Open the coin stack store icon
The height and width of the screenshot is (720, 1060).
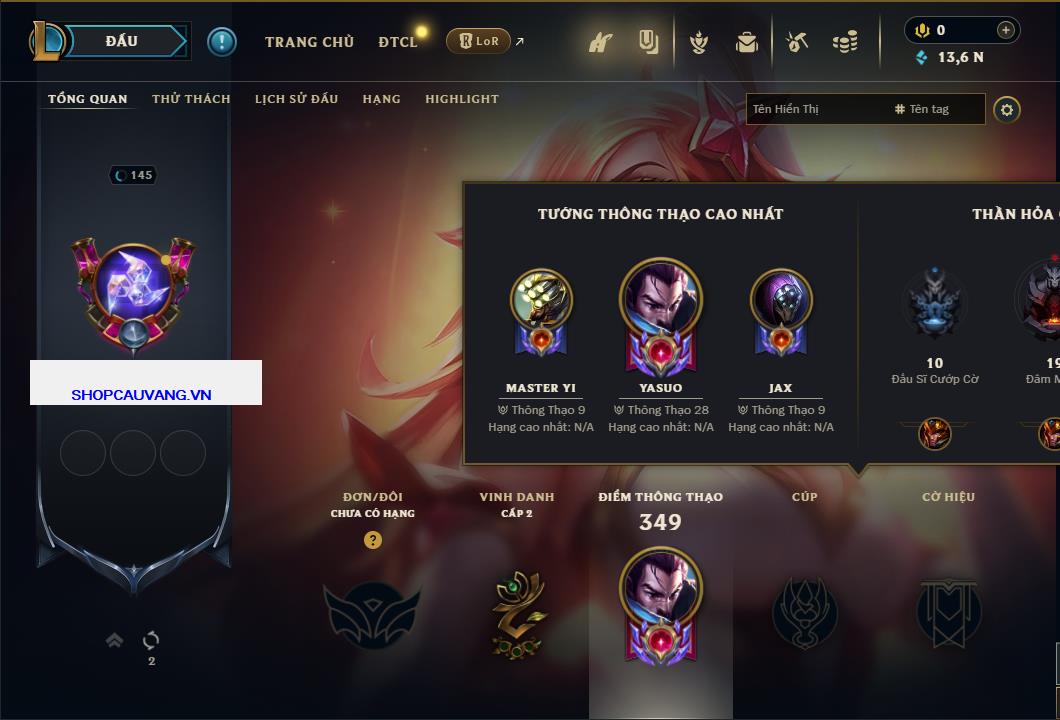click(x=845, y=42)
